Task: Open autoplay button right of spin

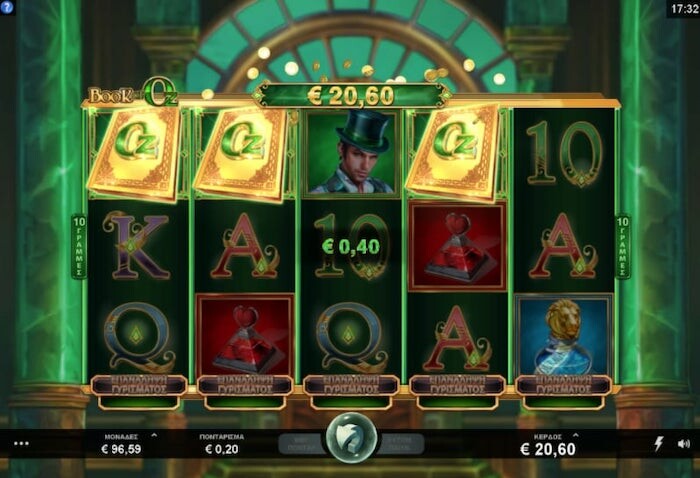Action: 401,443
